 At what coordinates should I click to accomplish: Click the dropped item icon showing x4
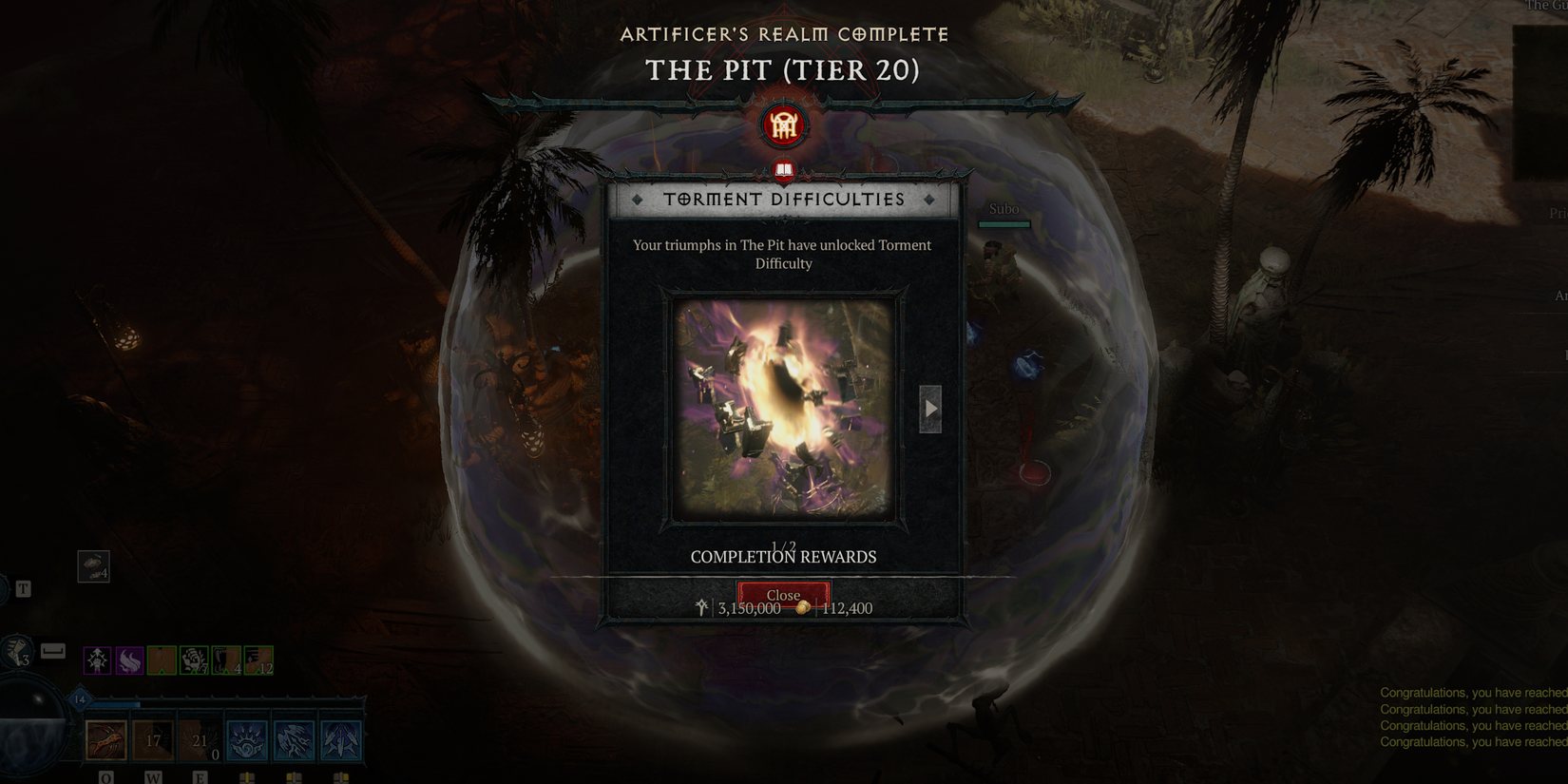pyautogui.click(x=94, y=566)
